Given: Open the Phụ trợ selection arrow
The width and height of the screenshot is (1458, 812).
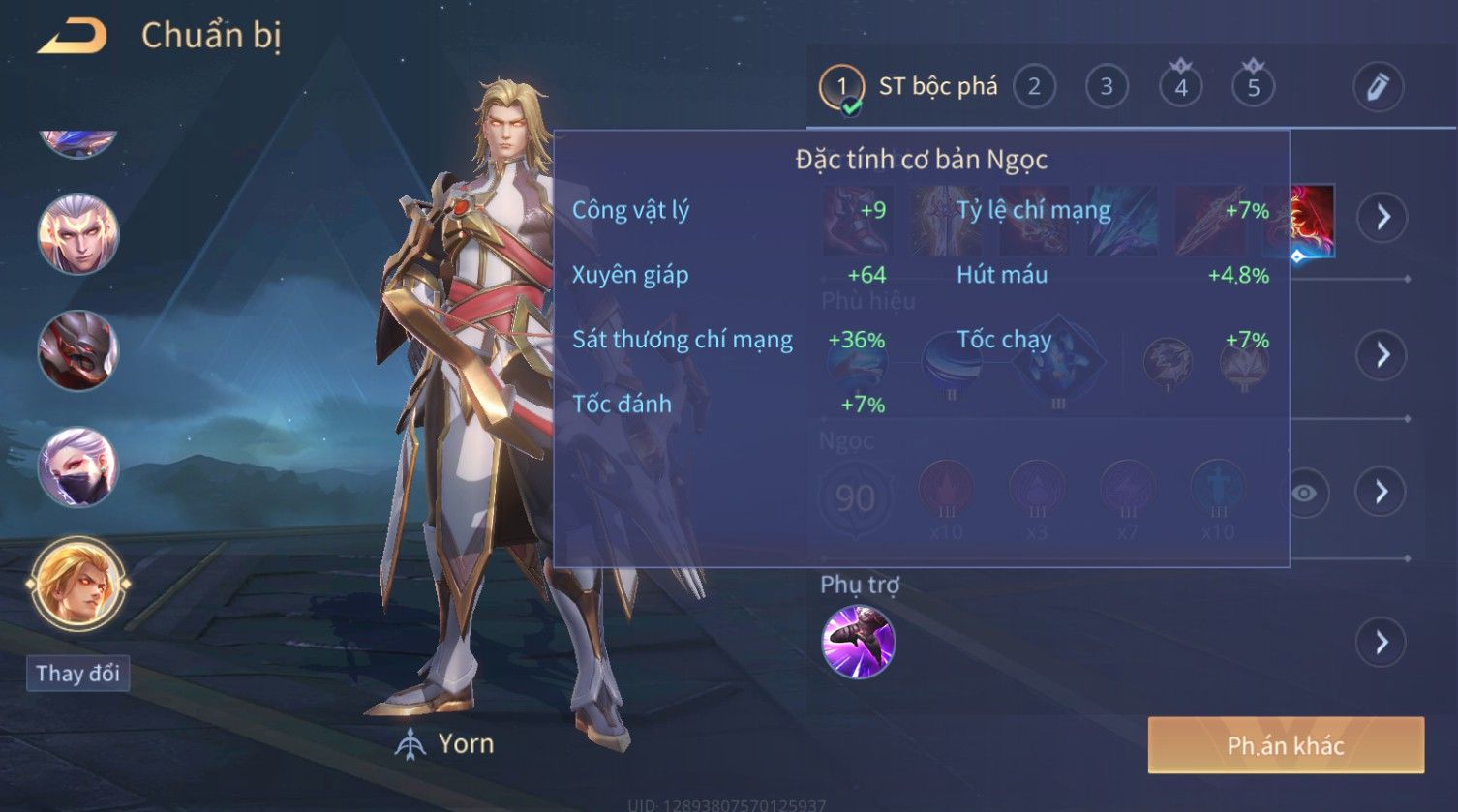Looking at the screenshot, I should (1382, 642).
